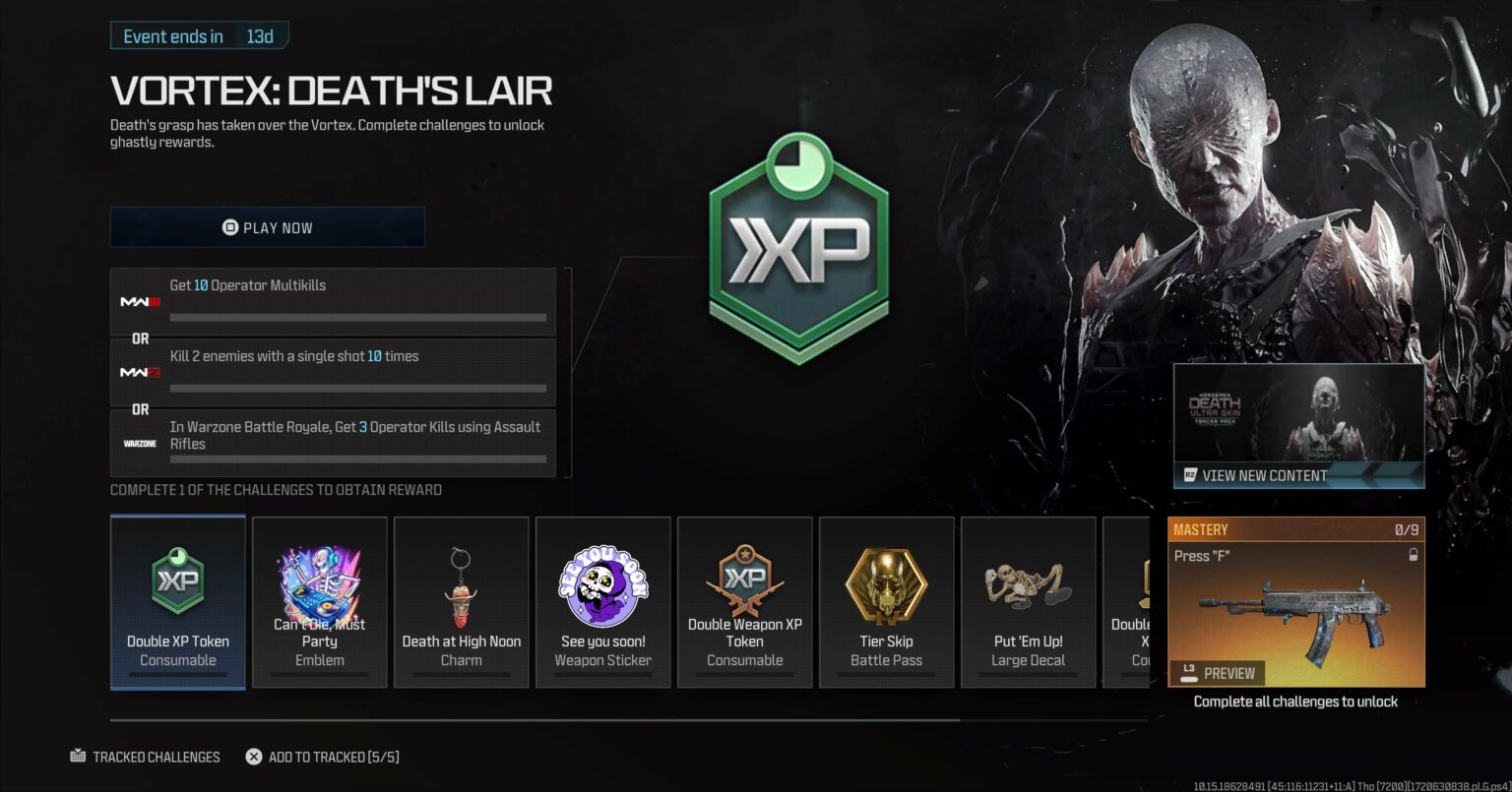1512x792 pixels.
Task: Click the Operator Multikills progress bar
Action: (x=358, y=317)
